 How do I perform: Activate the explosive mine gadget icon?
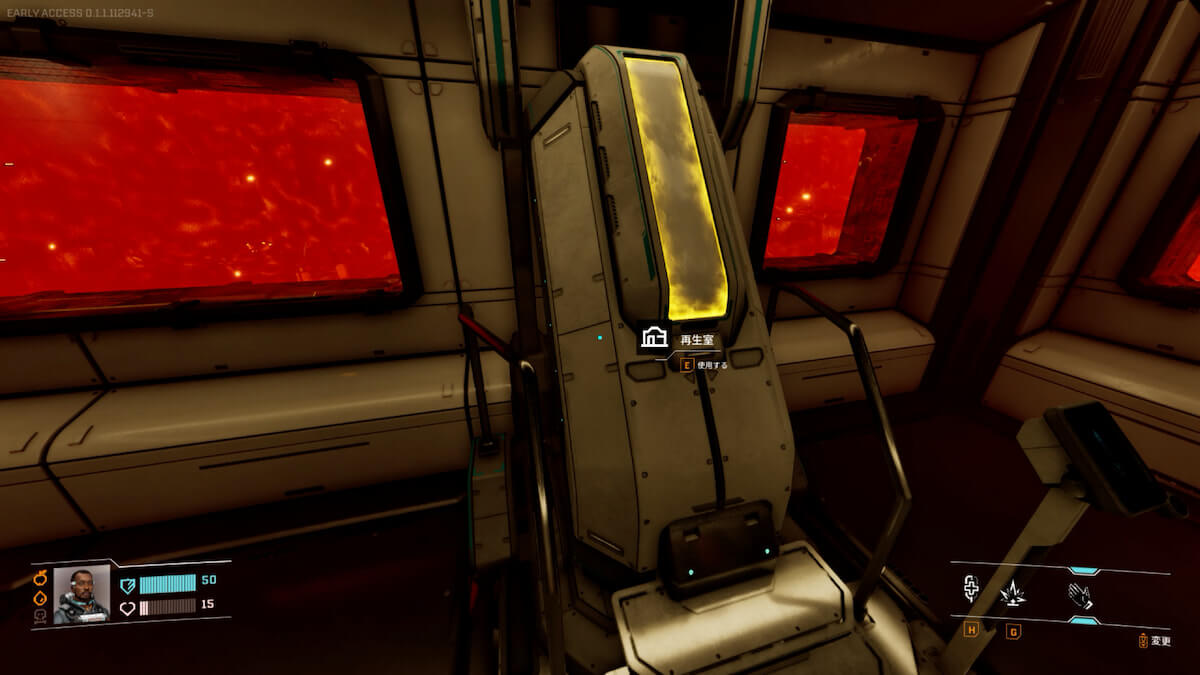(1013, 594)
